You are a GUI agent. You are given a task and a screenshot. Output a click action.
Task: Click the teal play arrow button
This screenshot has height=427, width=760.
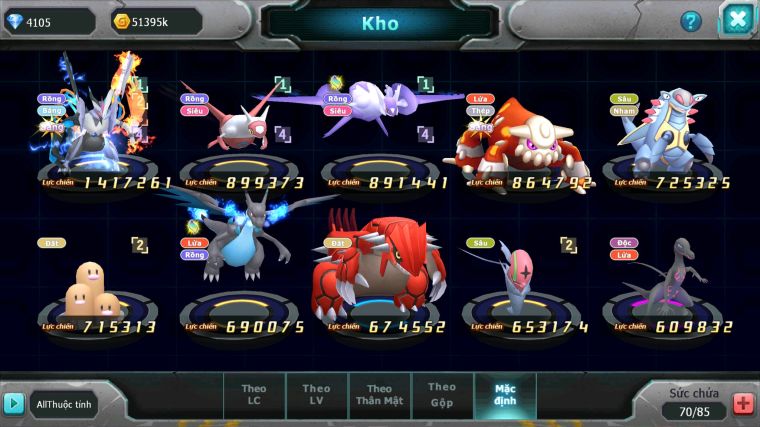click(14, 403)
